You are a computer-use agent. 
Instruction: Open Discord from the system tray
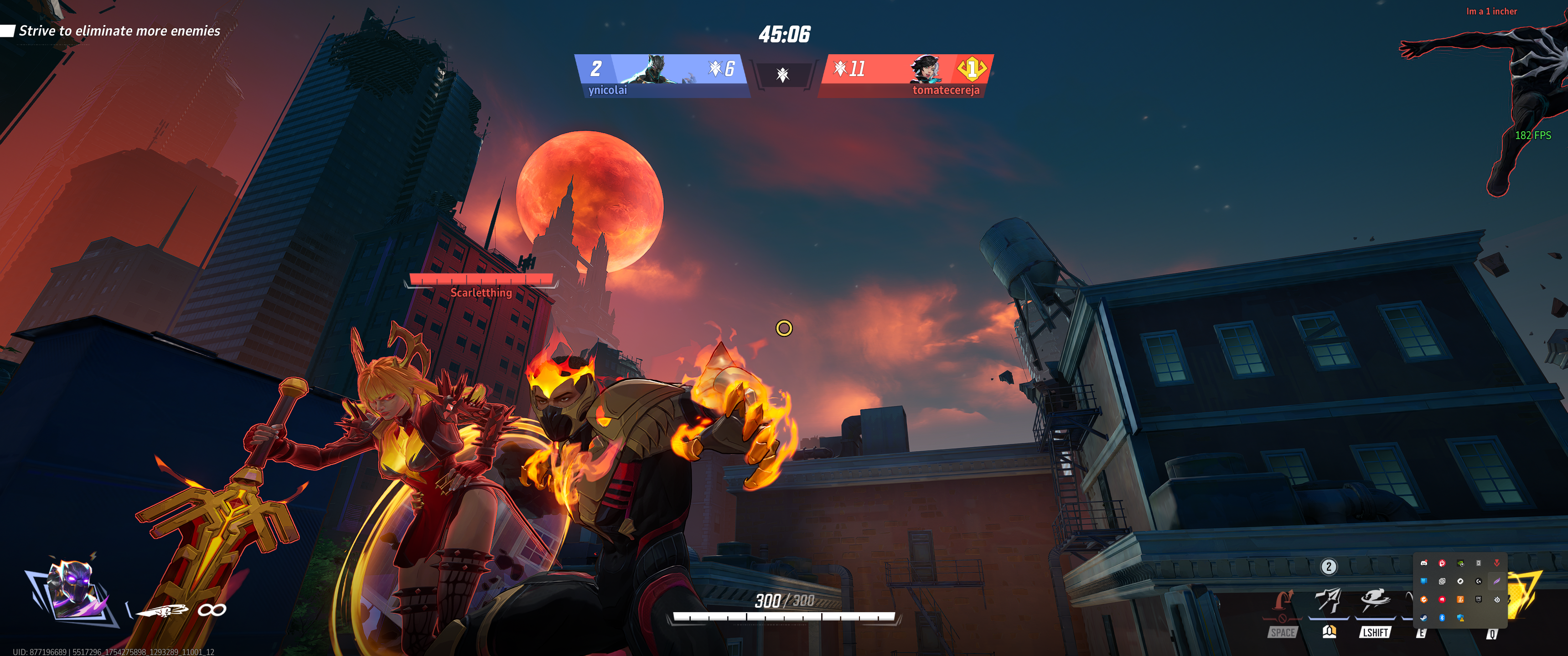click(x=1424, y=563)
